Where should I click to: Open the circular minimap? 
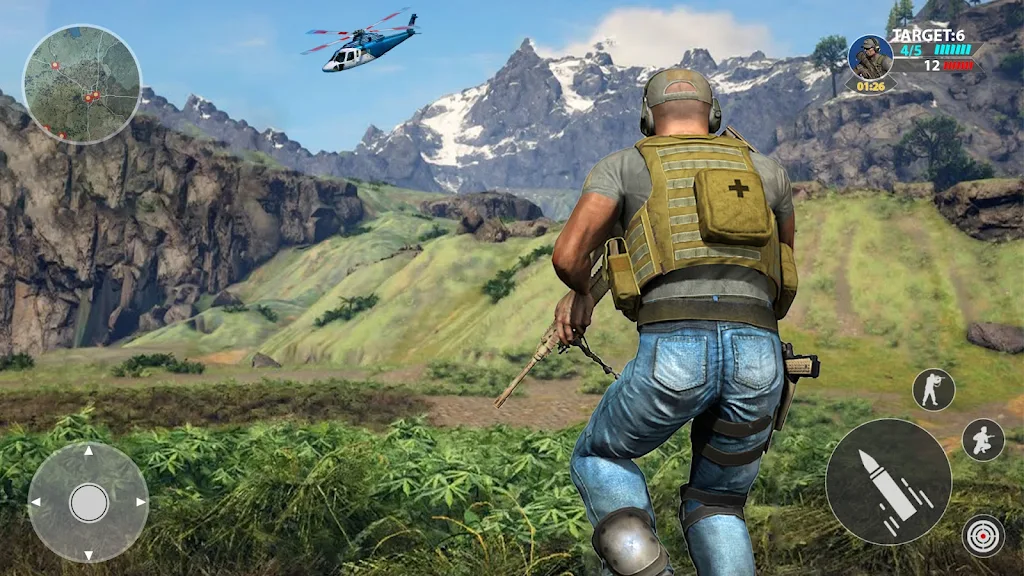(x=82, y=84)
